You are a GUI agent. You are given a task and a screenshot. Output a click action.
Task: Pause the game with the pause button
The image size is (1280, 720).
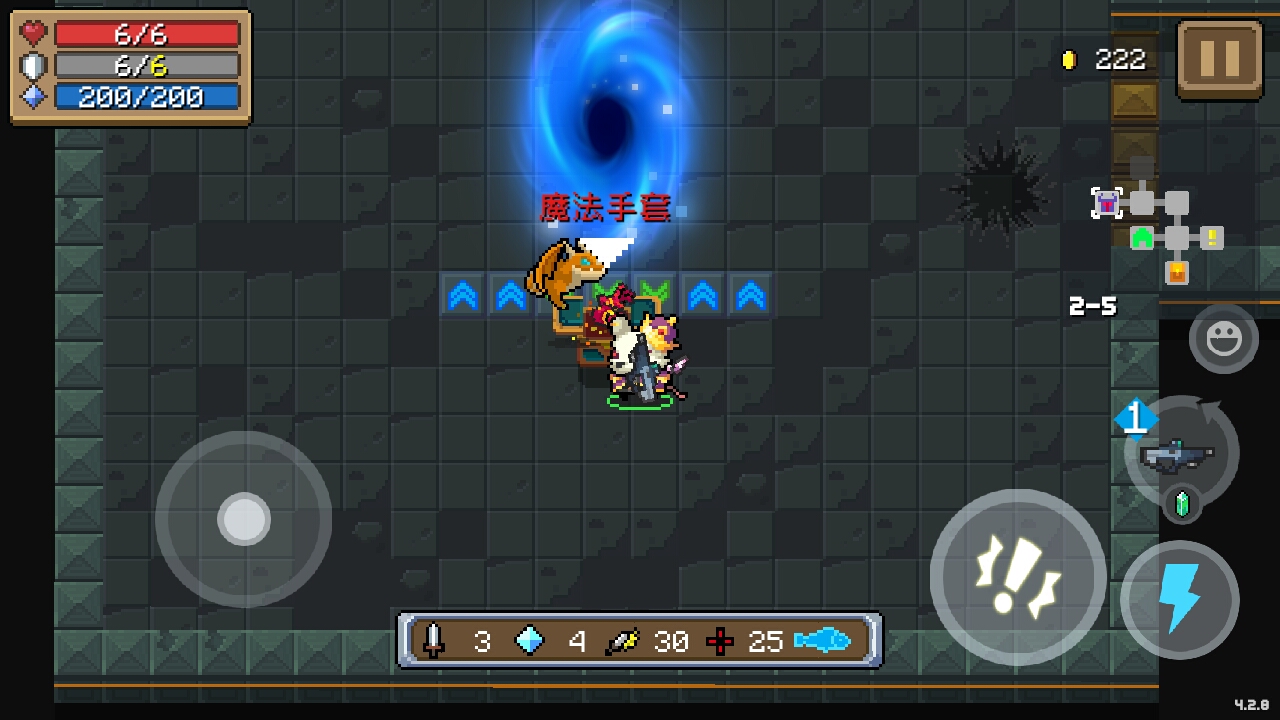click(1219, 59)
